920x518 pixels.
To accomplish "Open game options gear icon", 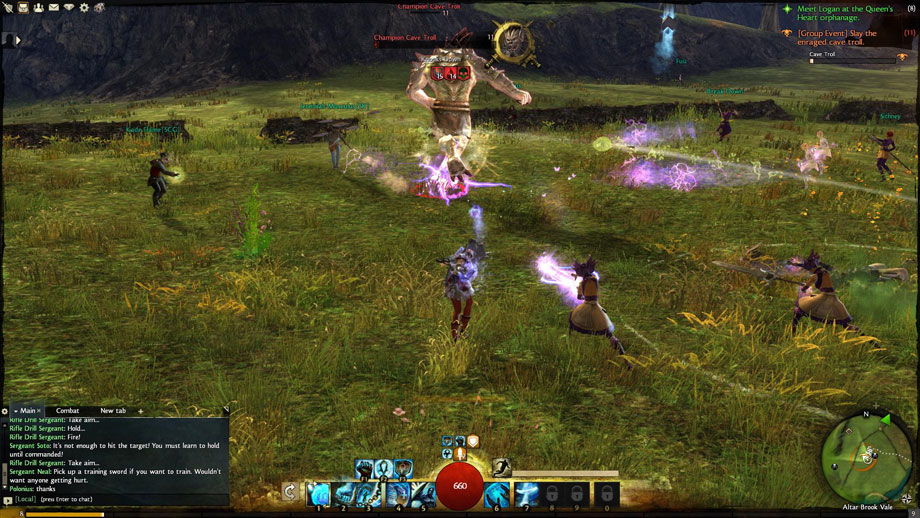I will click(x=84, y=8).
